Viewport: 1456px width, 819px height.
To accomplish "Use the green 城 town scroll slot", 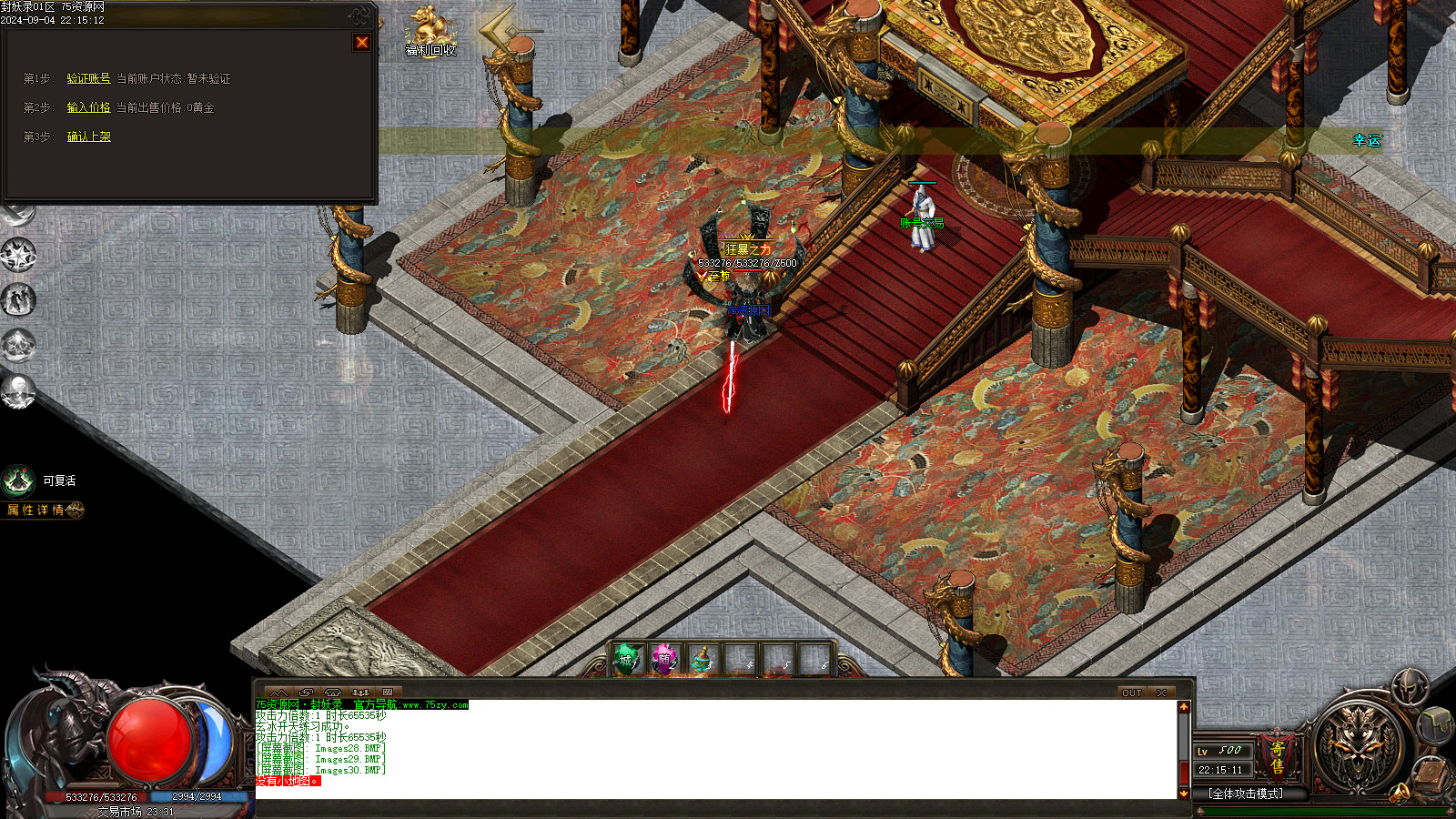I will (x=627, y=659).
